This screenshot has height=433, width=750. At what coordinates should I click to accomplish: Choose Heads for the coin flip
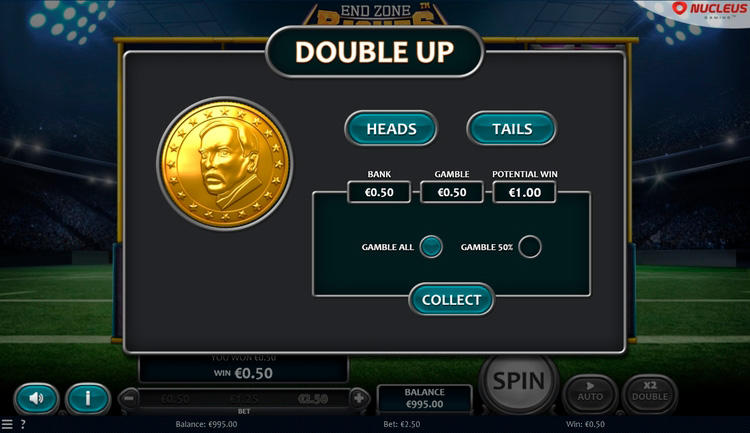pos(391,129)
